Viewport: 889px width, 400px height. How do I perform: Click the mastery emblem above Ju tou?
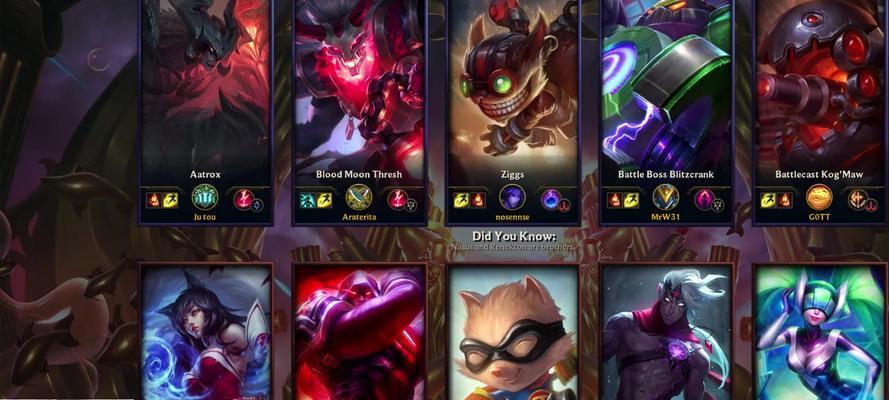pyautogui.click(x=205, y=197)
